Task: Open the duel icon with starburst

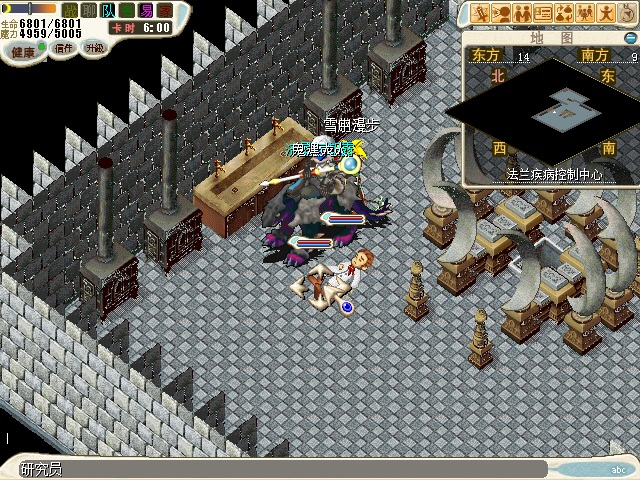Action: 481,13
